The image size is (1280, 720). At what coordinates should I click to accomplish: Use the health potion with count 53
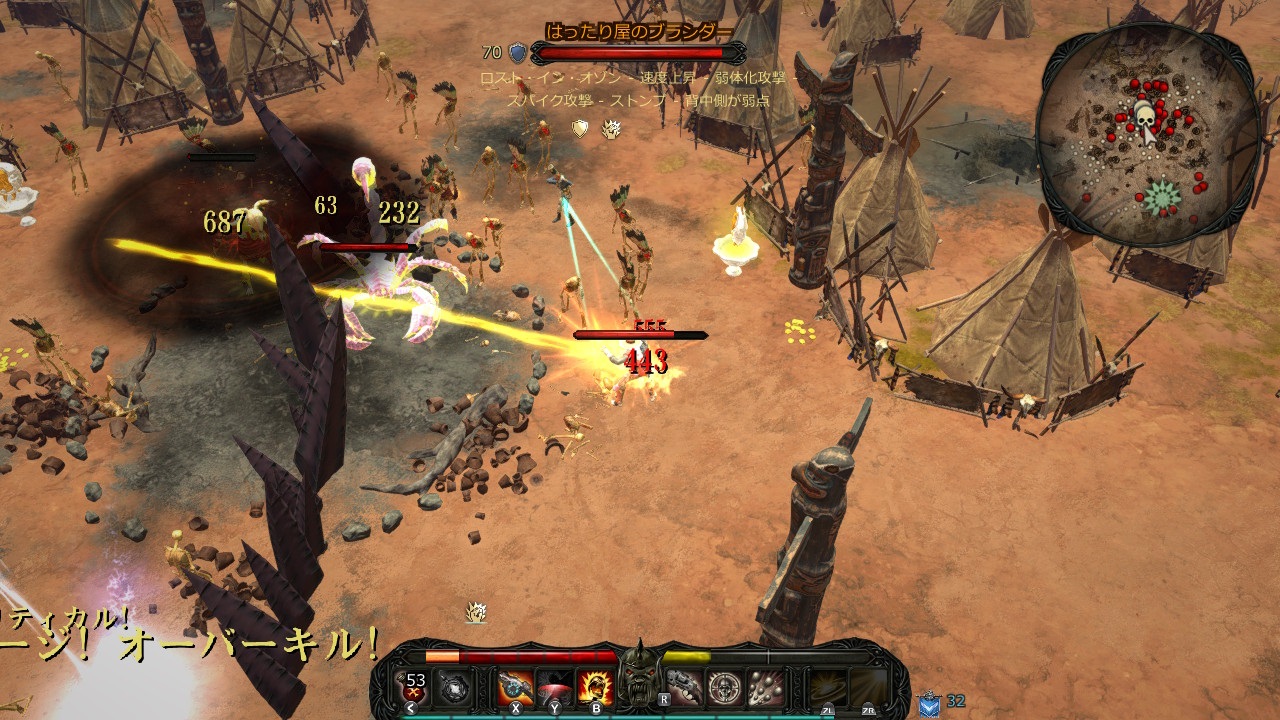coord(414,688)
